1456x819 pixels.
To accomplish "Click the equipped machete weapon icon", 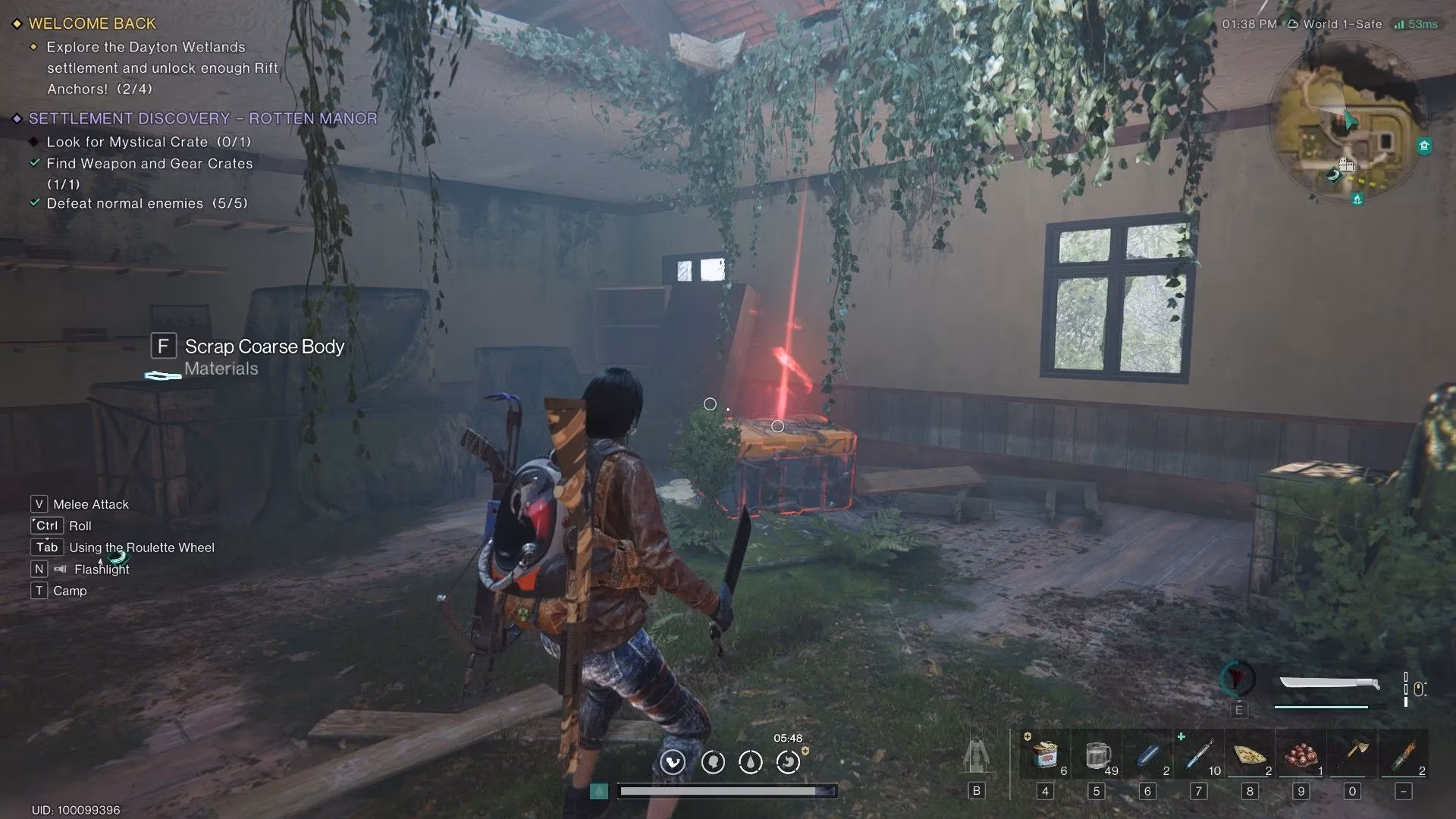I will coord(1329,684).
